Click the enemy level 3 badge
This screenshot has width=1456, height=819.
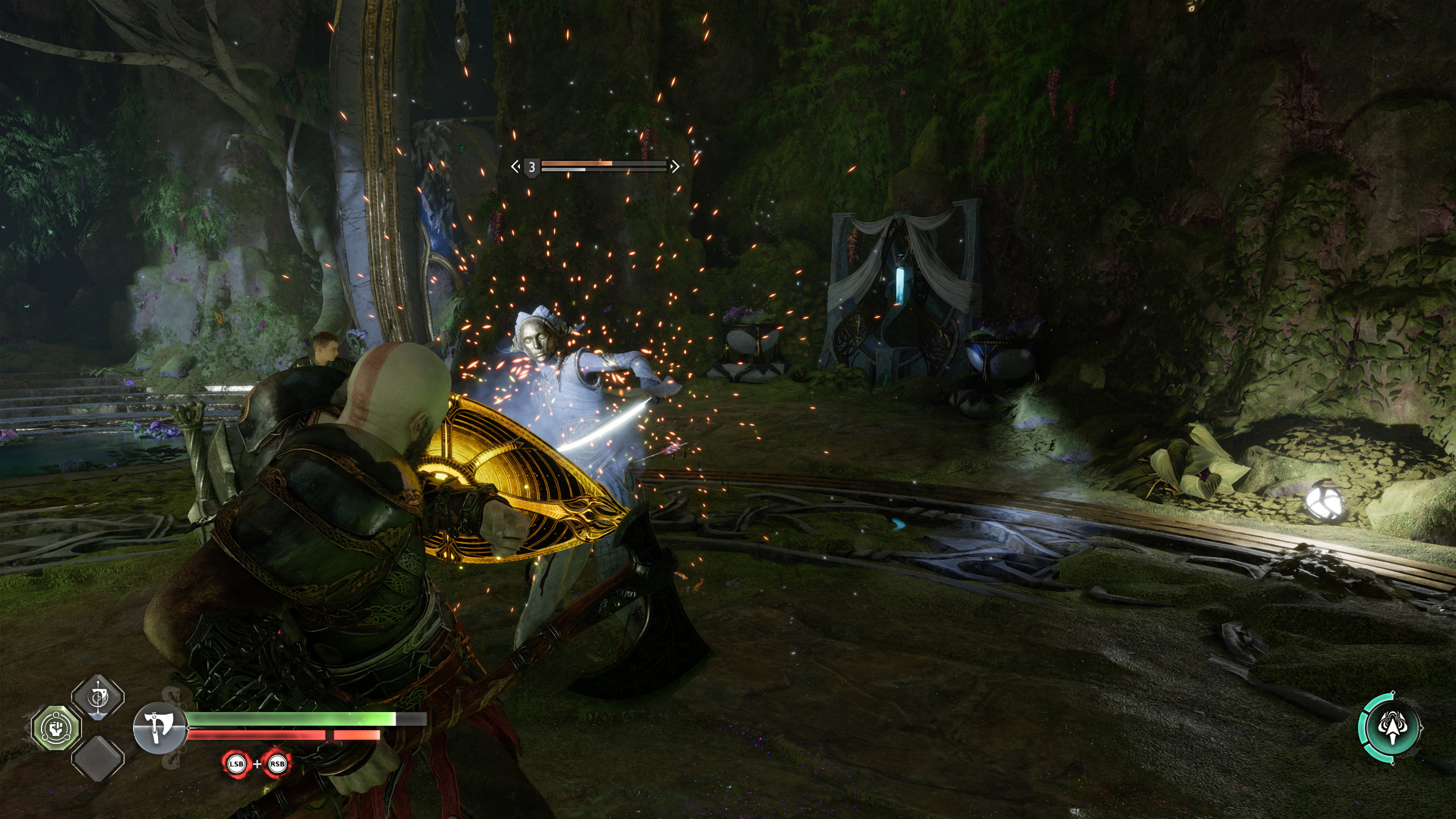pyautogui.click(x=532, y=167)
